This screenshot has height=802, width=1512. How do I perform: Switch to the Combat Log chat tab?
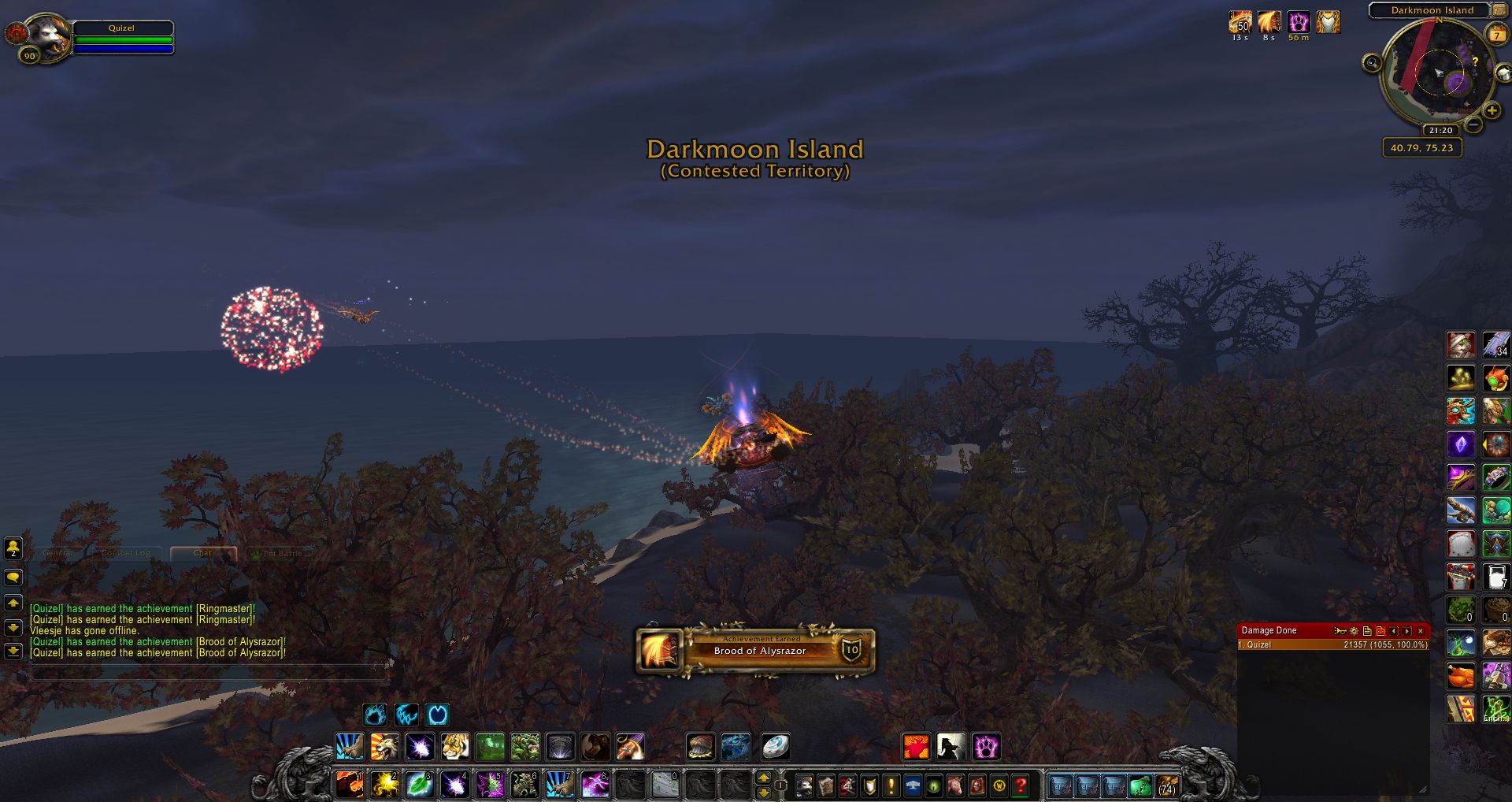coord(126,553)
